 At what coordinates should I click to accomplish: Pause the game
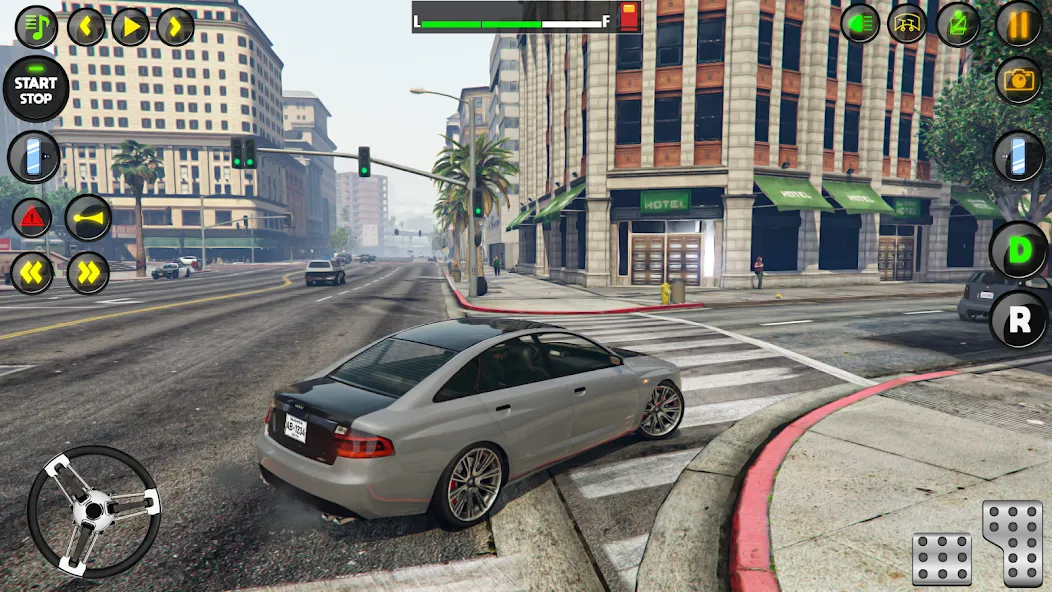coord(1018,23)
